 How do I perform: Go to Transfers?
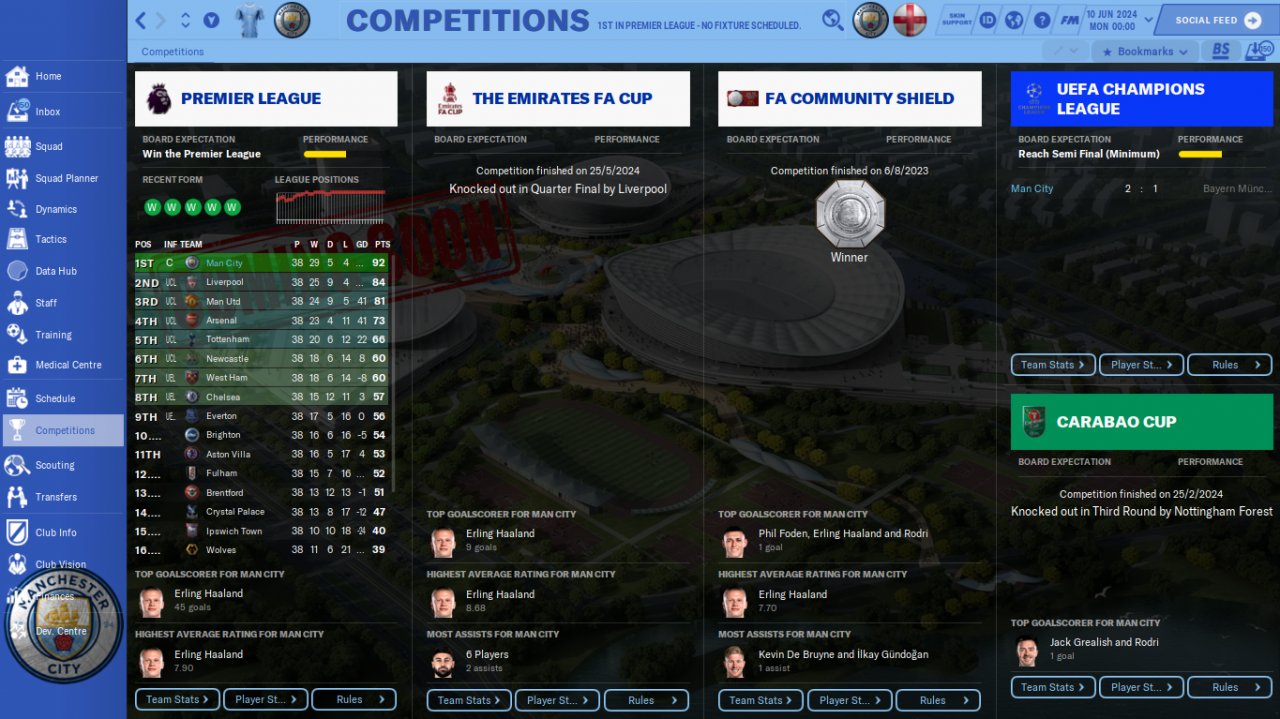pos(55,497)
